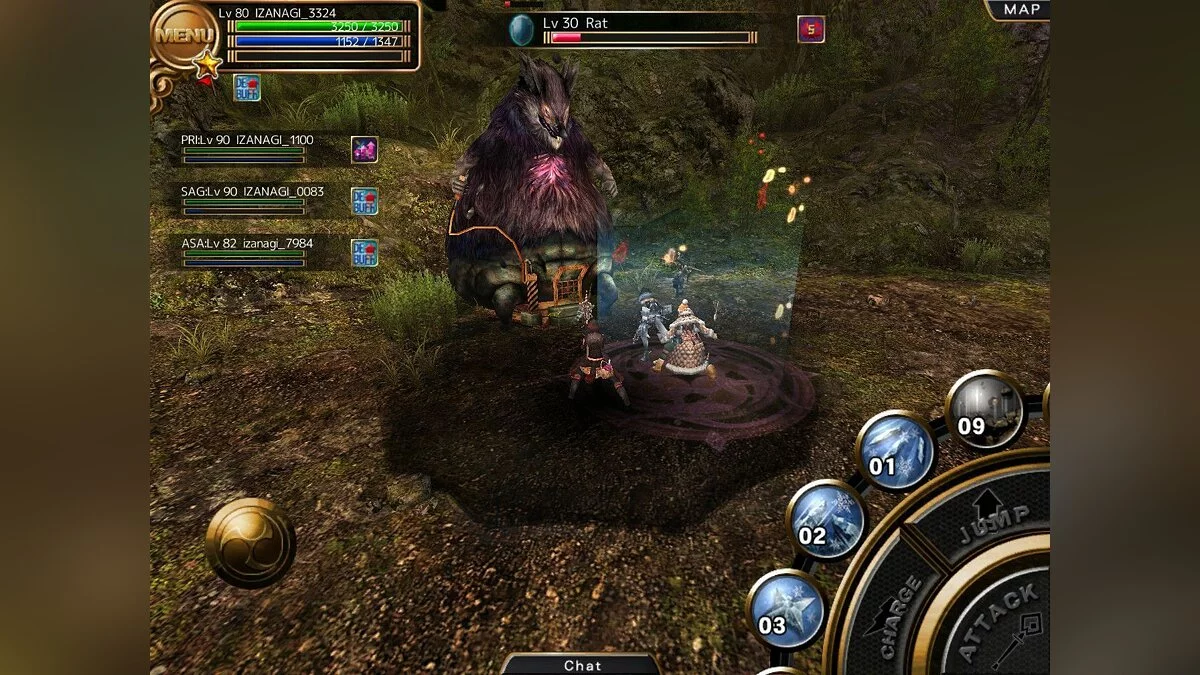Select party member SAG Lv 90 IZANAGI_0083
This screenshot has width=1200, height=675.
(x=246, y=198)
